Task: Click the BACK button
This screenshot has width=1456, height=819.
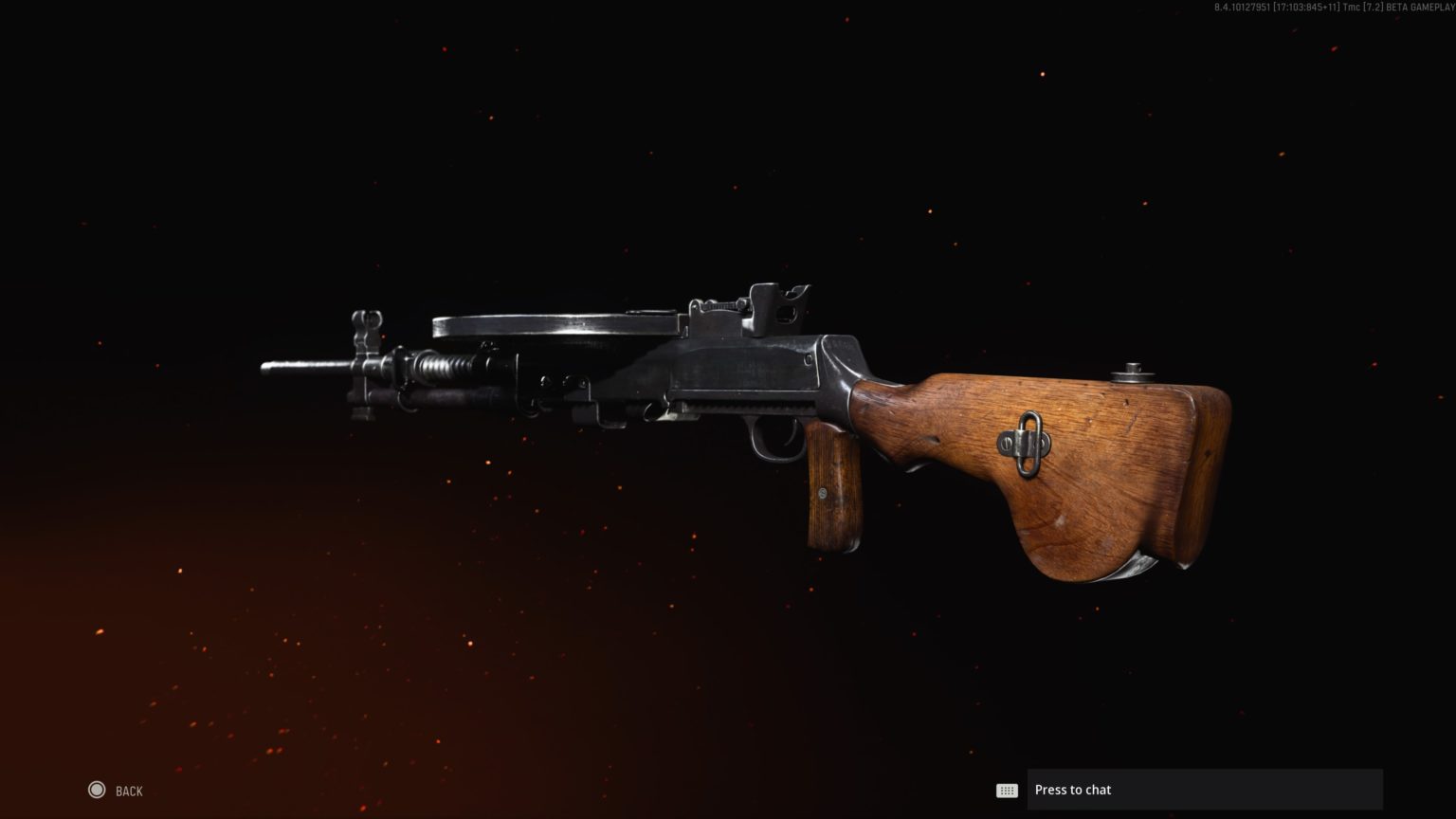Action: click(x=128, y=790)
